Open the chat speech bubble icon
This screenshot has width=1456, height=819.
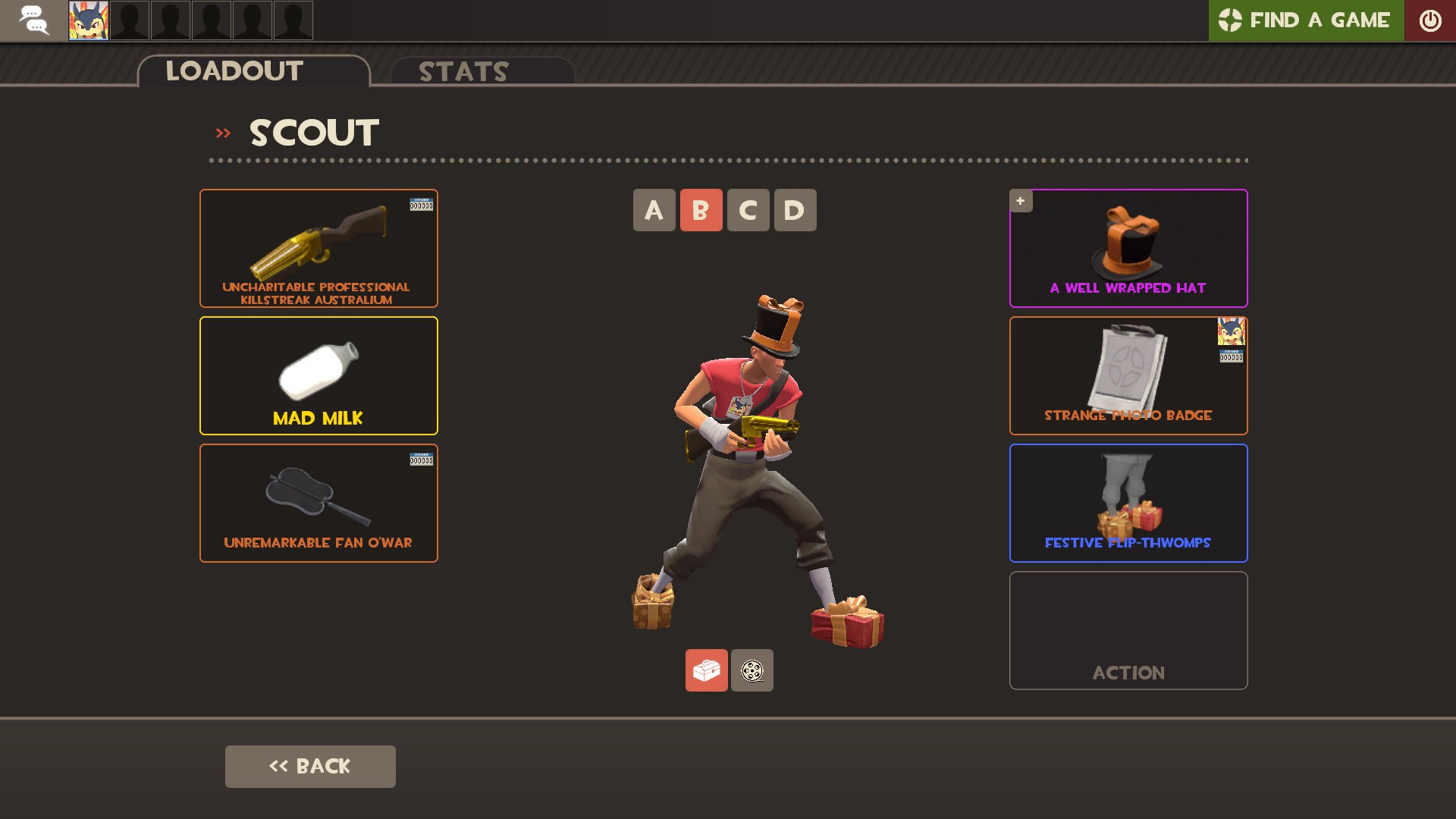point(33,20)
